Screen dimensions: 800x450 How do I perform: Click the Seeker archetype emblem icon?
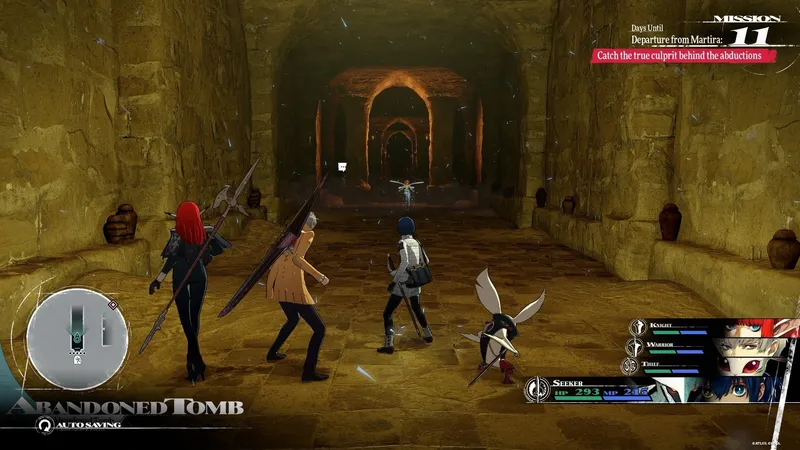pyautogui.click(x=537, y=391)
